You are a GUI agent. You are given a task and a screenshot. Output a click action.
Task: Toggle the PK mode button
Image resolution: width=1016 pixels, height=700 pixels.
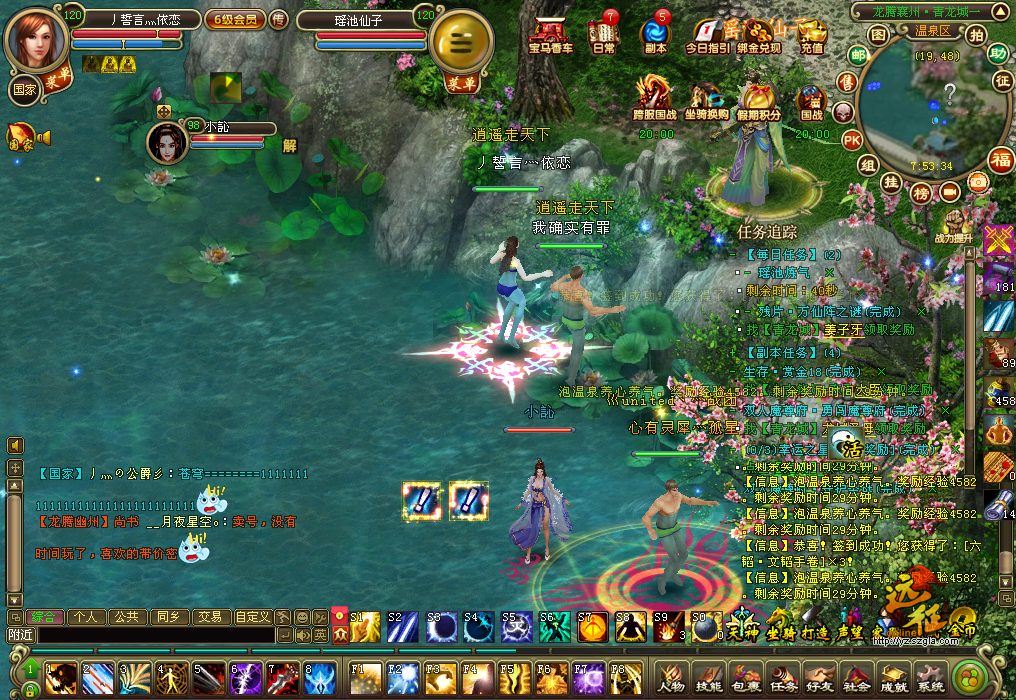point(852,139)
